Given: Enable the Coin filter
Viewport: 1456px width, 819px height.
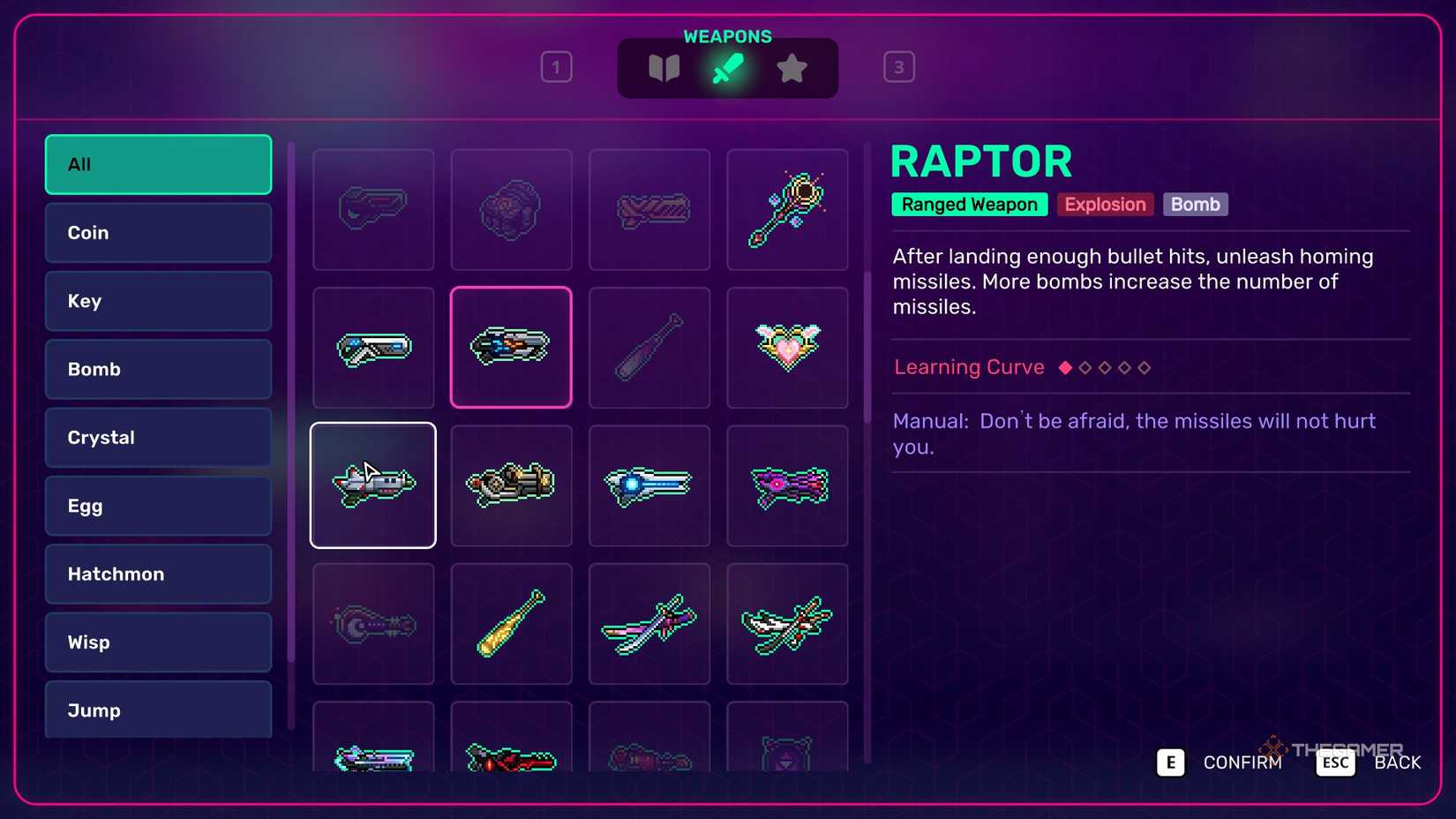Looking at the screenshot, I should click(x=157, y=232).
